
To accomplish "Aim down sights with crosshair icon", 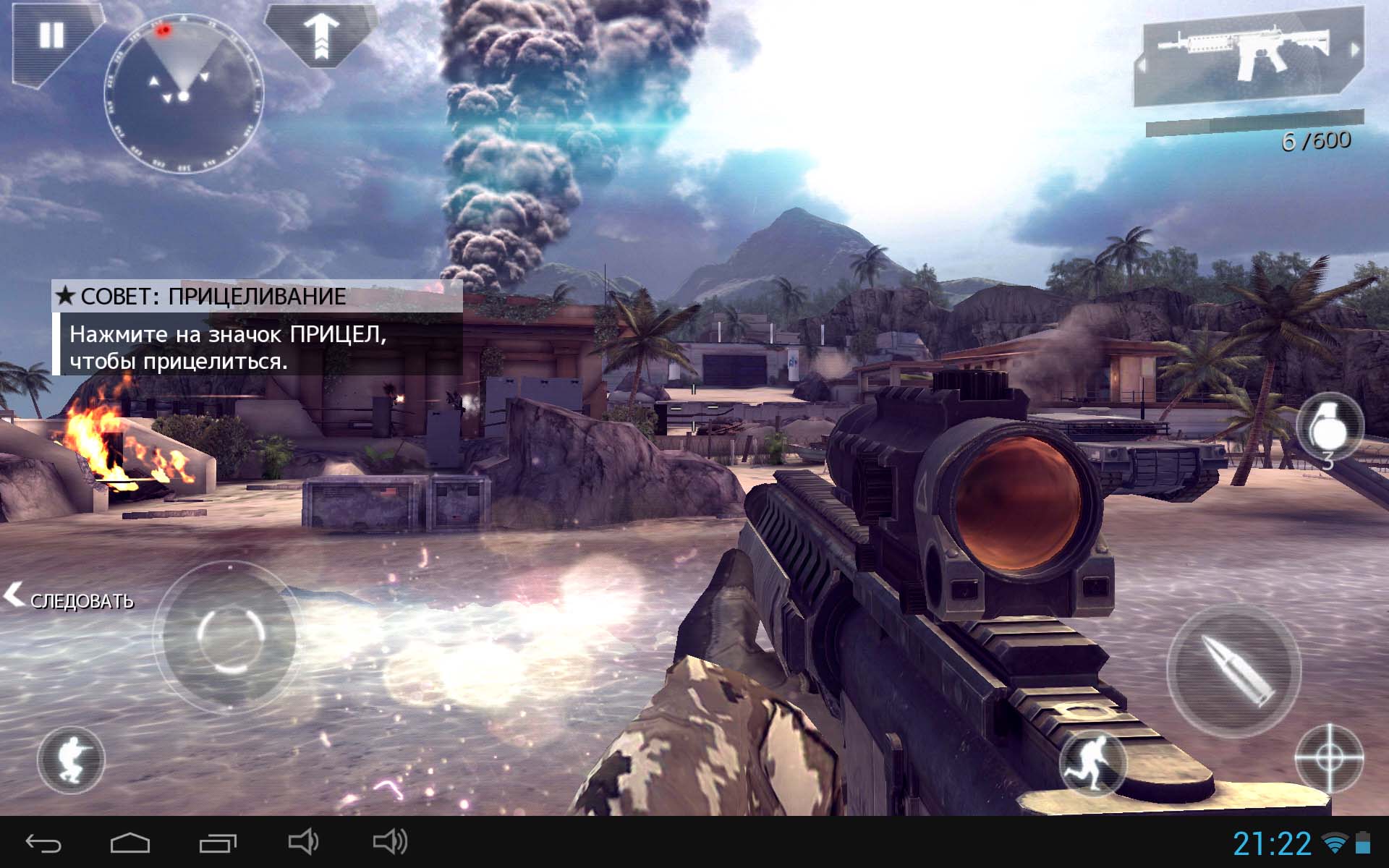I will click(x=1328, y=759).
